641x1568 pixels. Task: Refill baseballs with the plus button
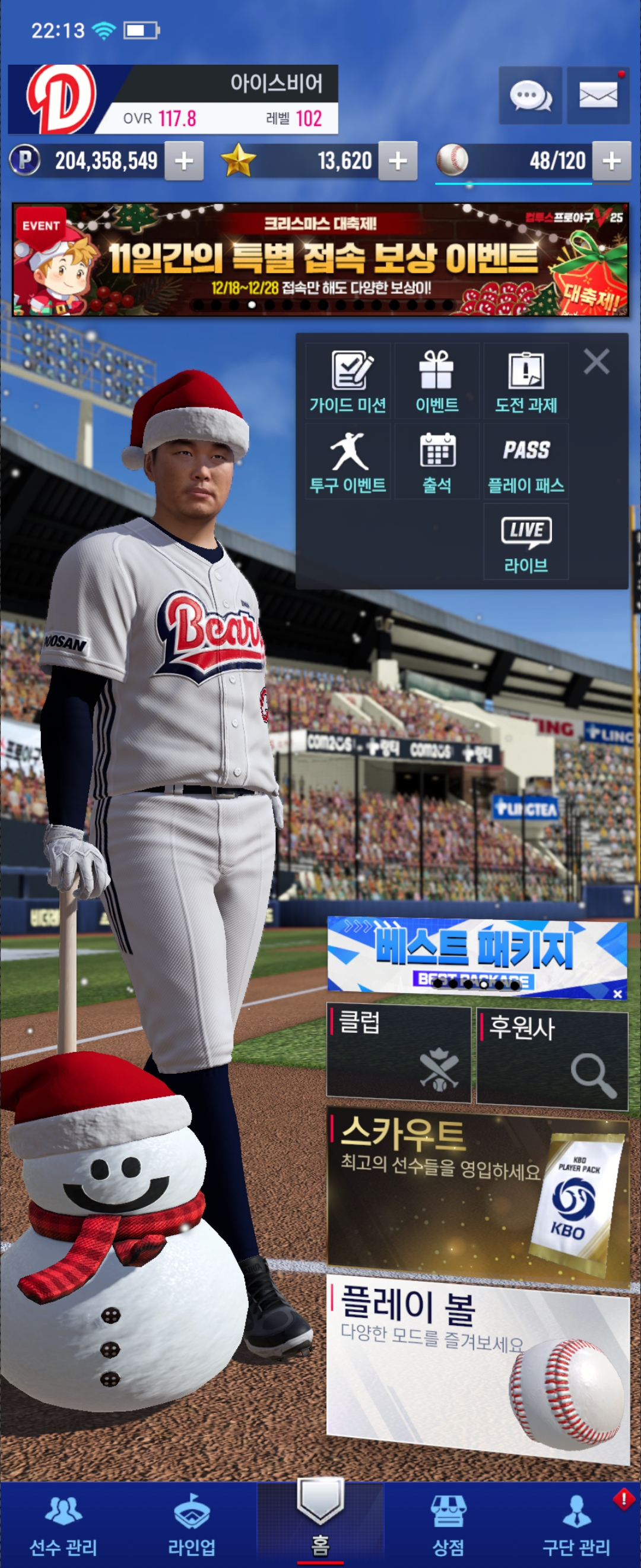(x=611, y=162)
